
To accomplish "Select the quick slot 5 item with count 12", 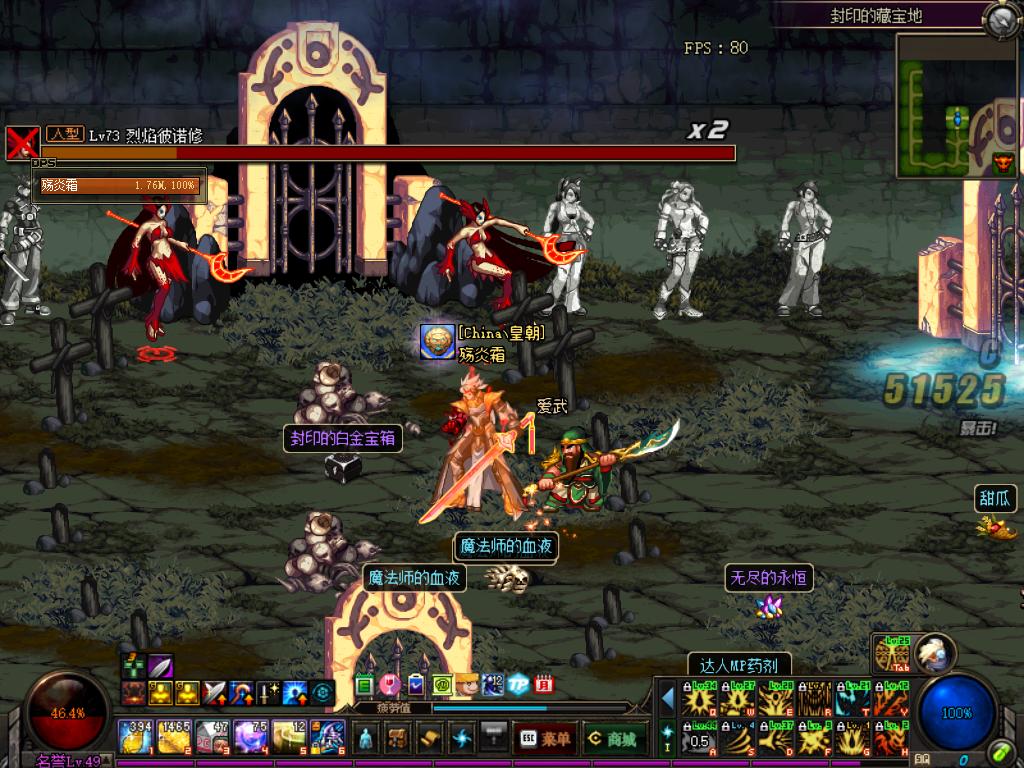I will click(288, 737).
